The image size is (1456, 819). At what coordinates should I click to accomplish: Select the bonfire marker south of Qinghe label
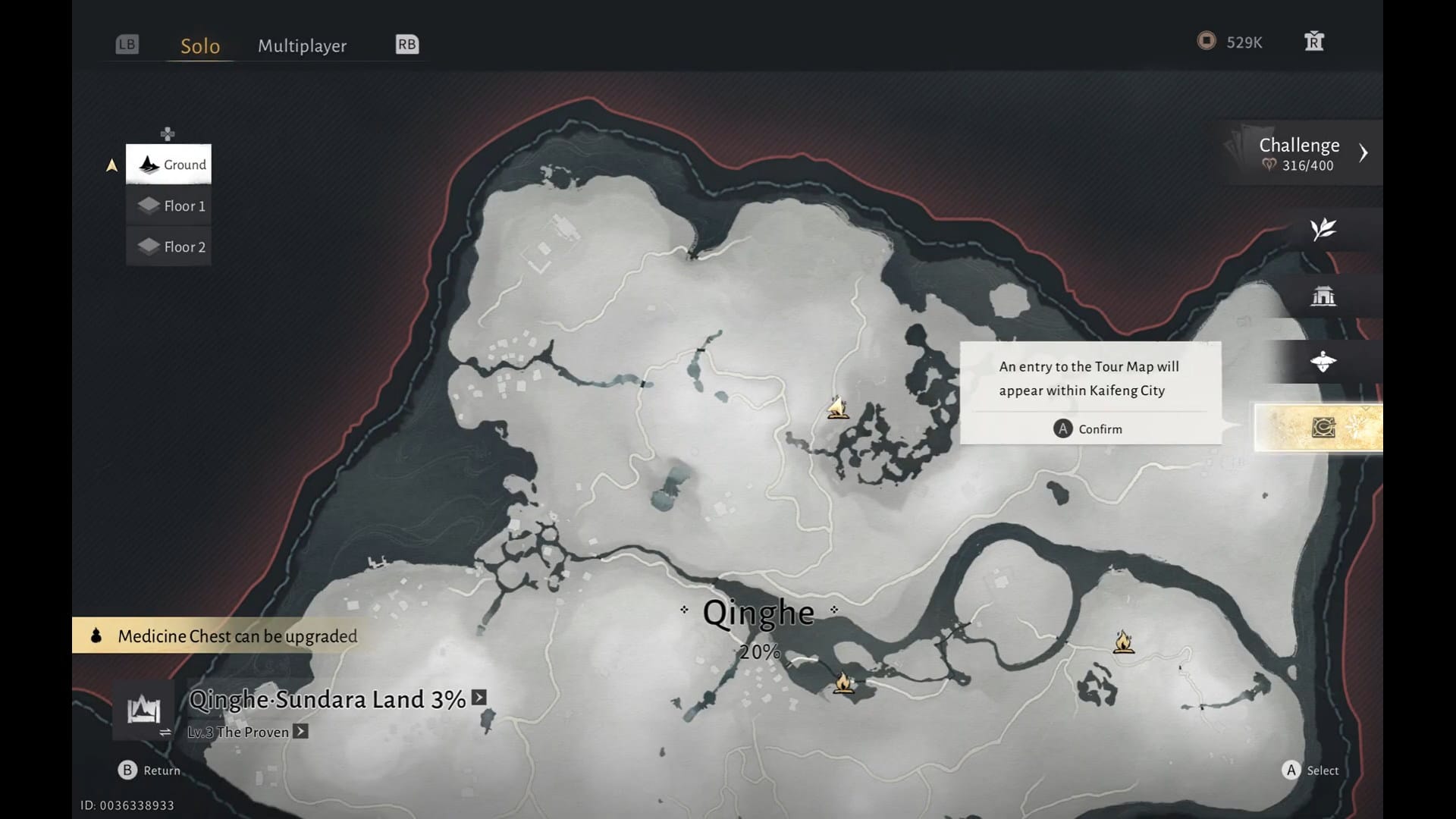(x=843, y=683)
